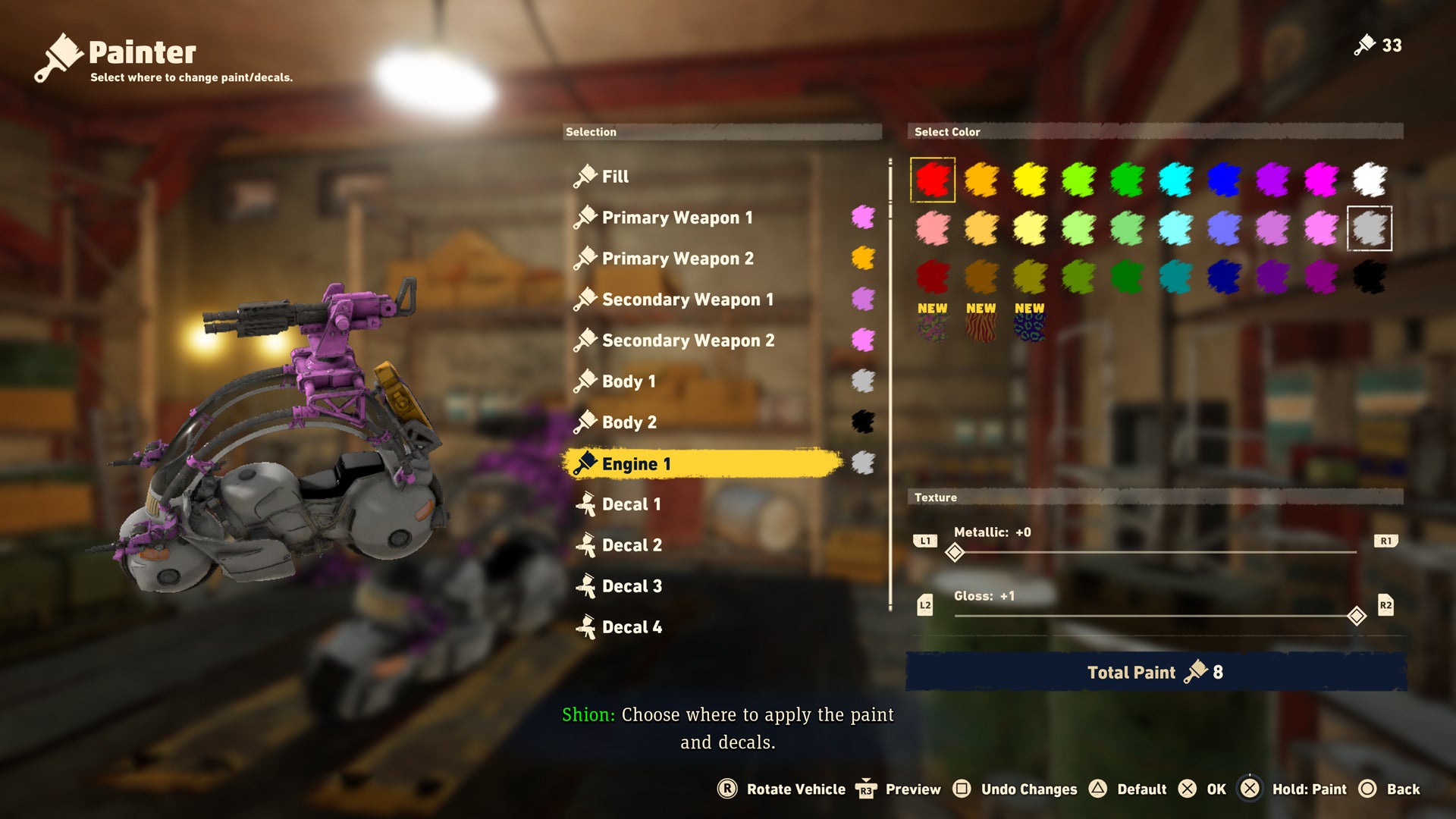The width and height of the screenshot is (1456, 819).
Task: Click the L2 shoulder icon beside the Gloss slider
Action: point(924,605)
